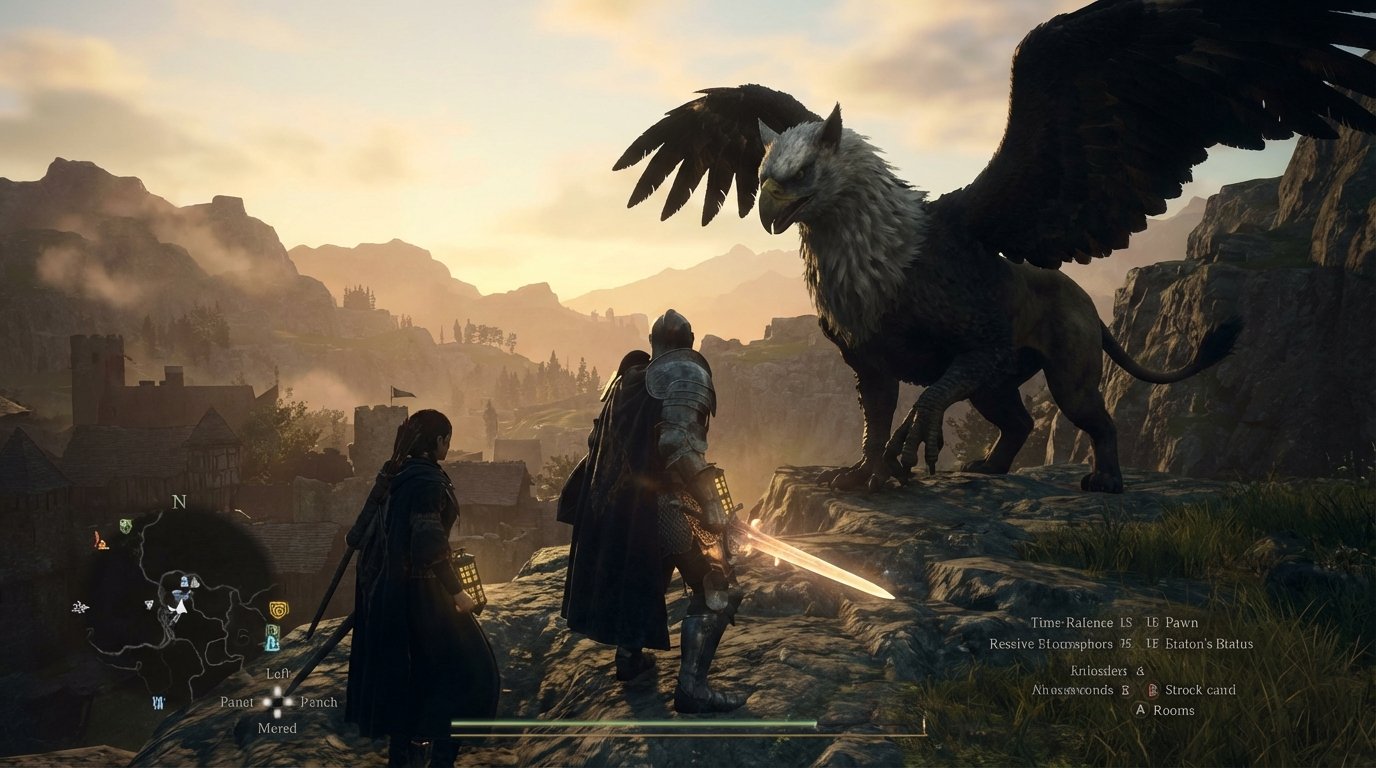Click the blue water icon near the minimap bottom

tap(157, 702)
